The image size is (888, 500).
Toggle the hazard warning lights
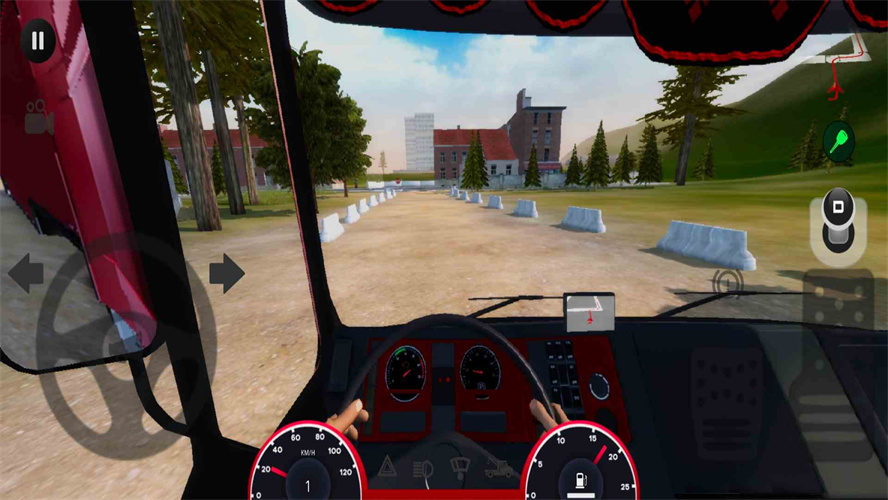(x=387, y=468)
